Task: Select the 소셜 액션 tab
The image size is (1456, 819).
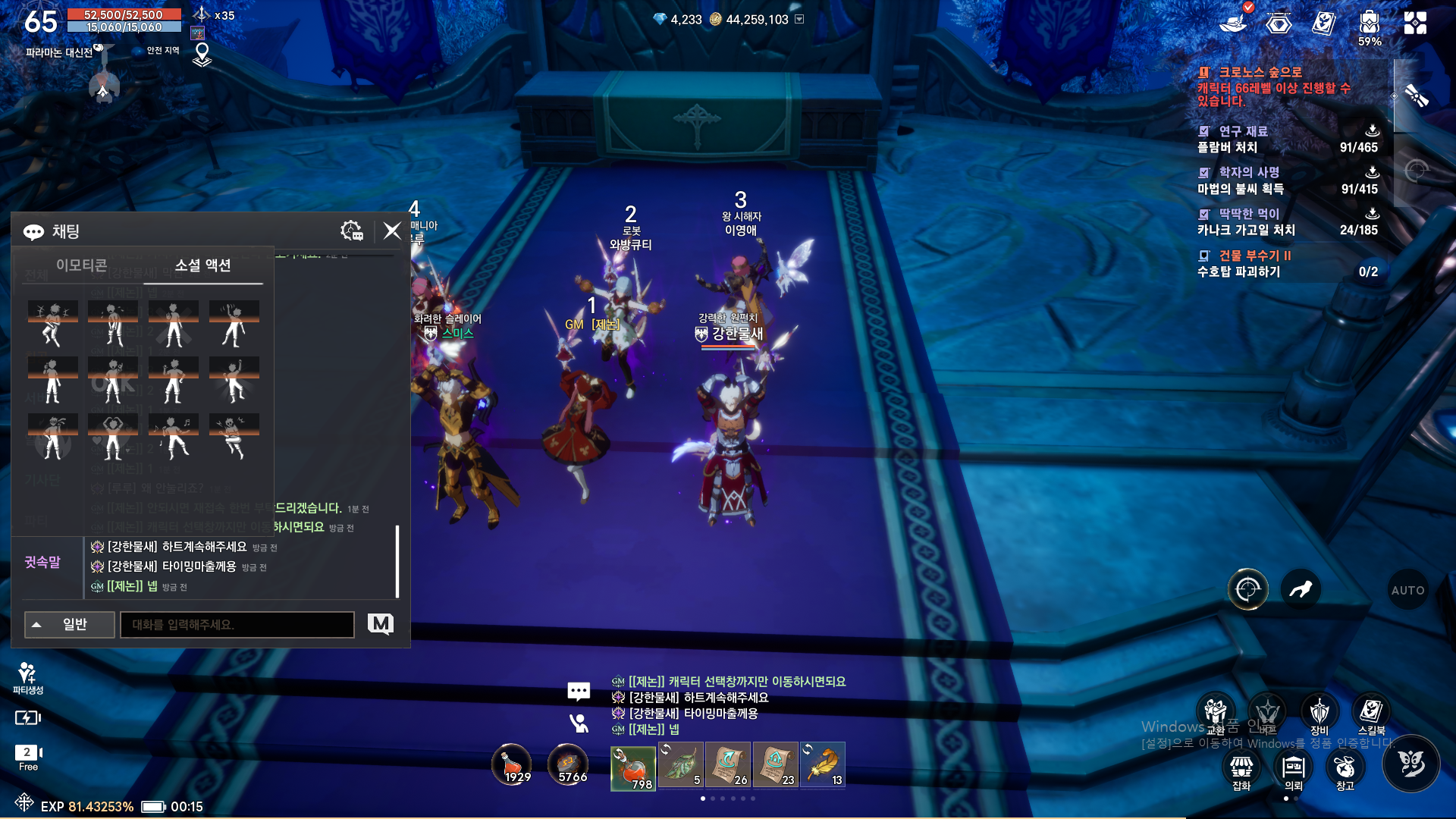Action: pyautogui.click(x=202, y=265)
